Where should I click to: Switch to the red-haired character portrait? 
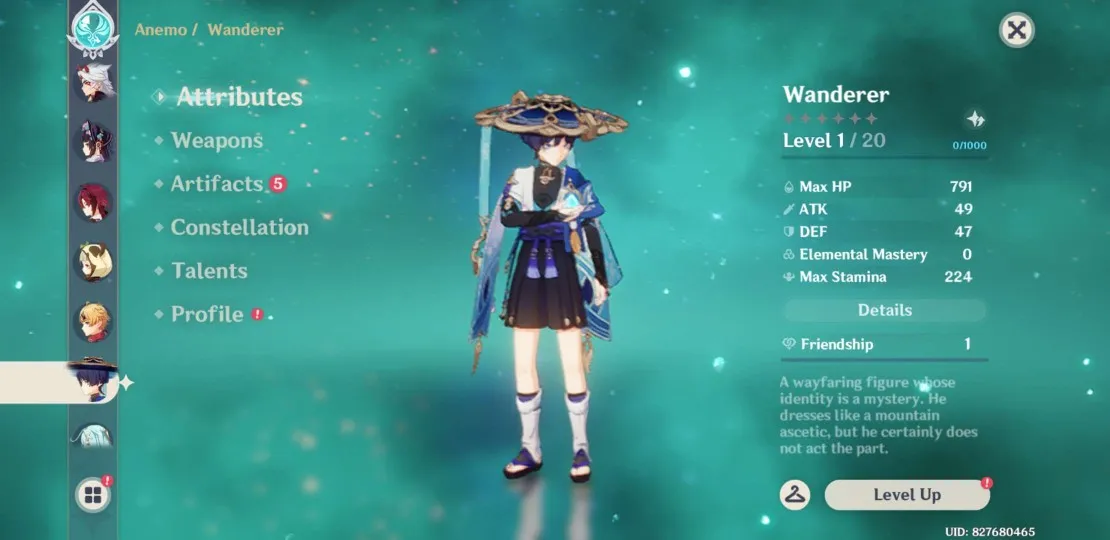pyautogui.click(x=96, y=203)
